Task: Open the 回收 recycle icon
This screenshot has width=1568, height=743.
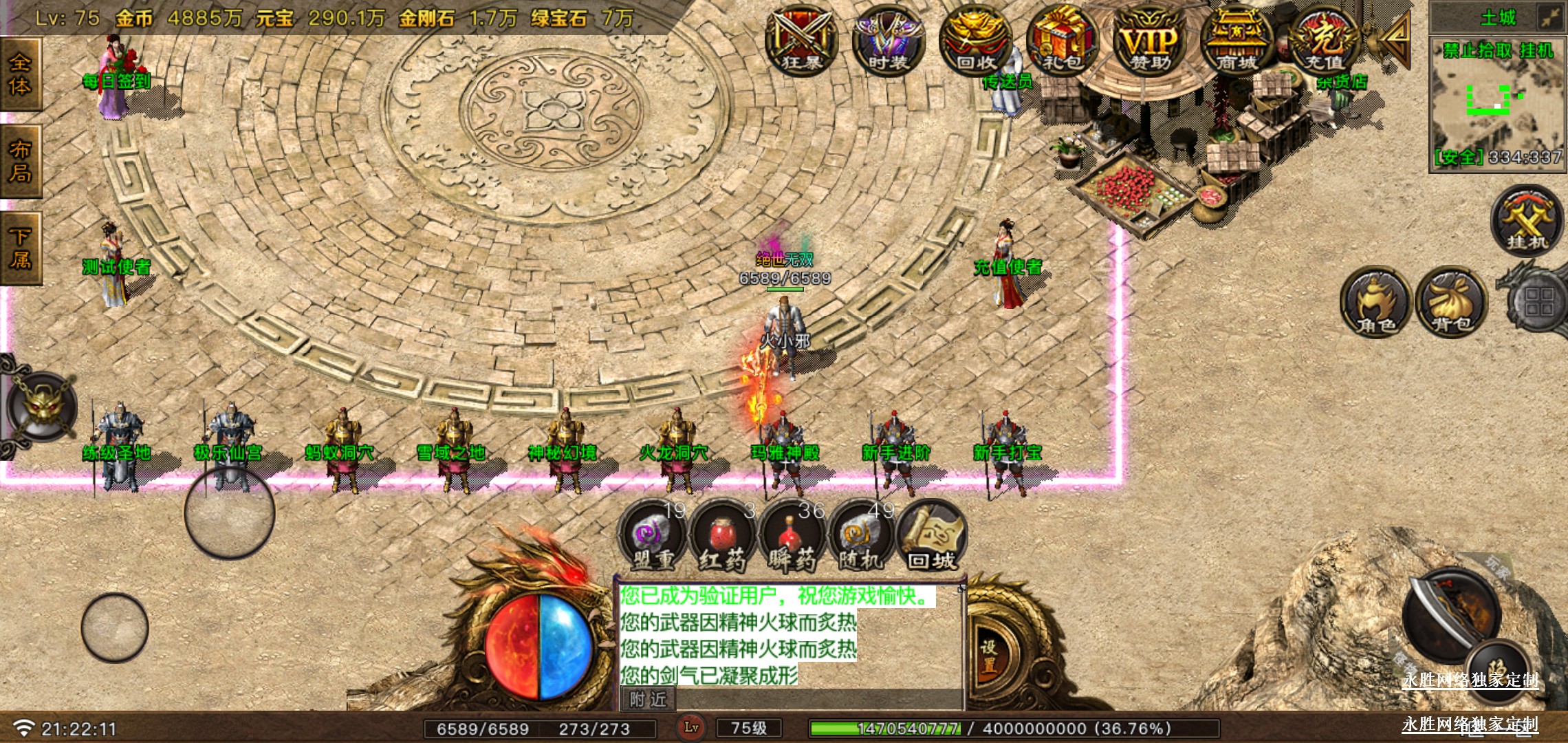Action: coord(975,40)
